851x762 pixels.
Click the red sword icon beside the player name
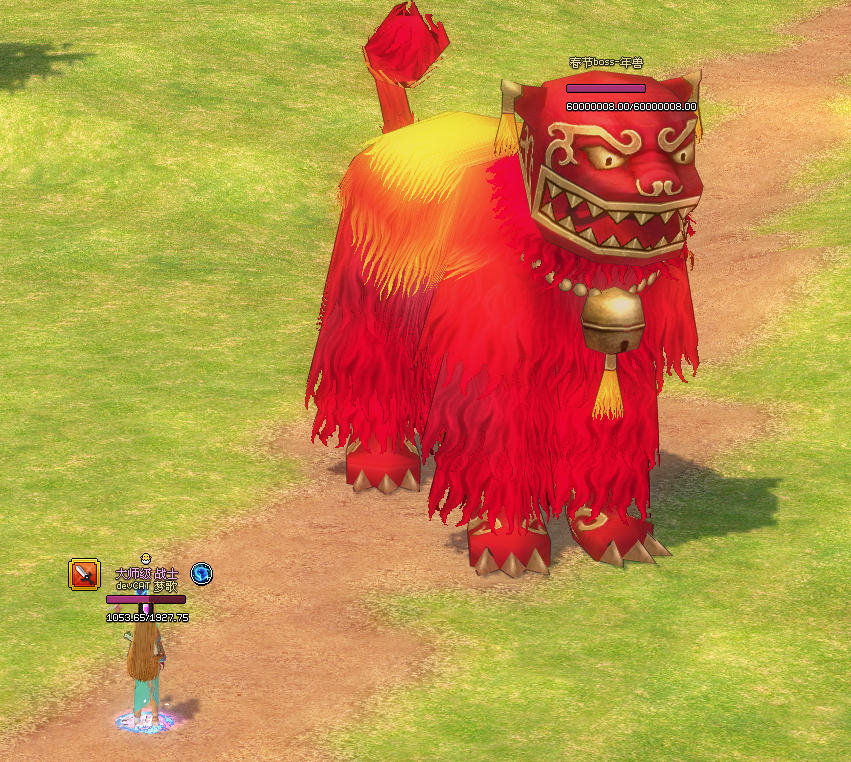[84, 574]
